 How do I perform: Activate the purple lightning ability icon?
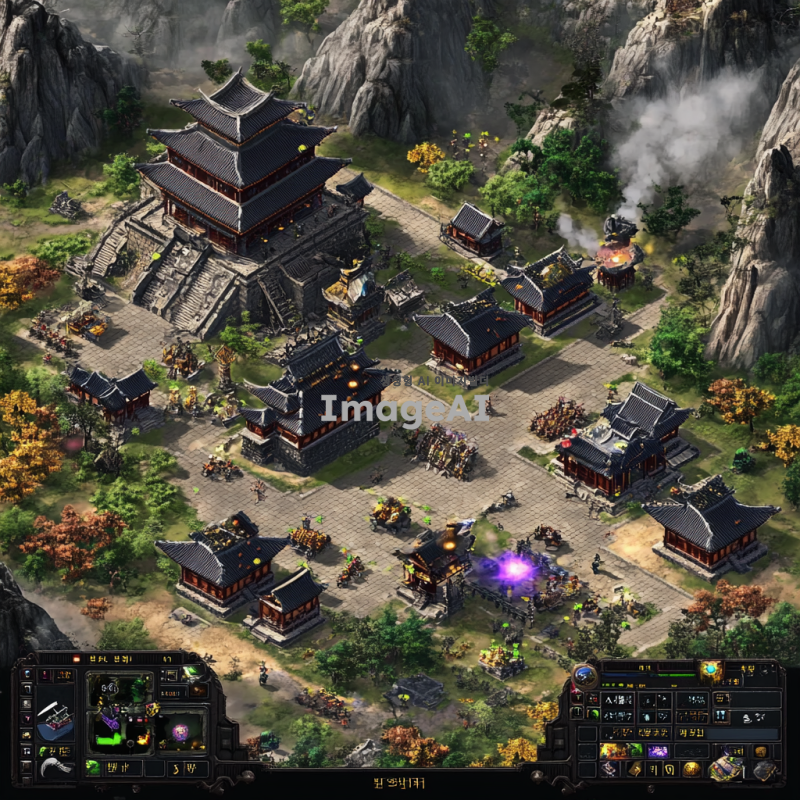(658, 750)
